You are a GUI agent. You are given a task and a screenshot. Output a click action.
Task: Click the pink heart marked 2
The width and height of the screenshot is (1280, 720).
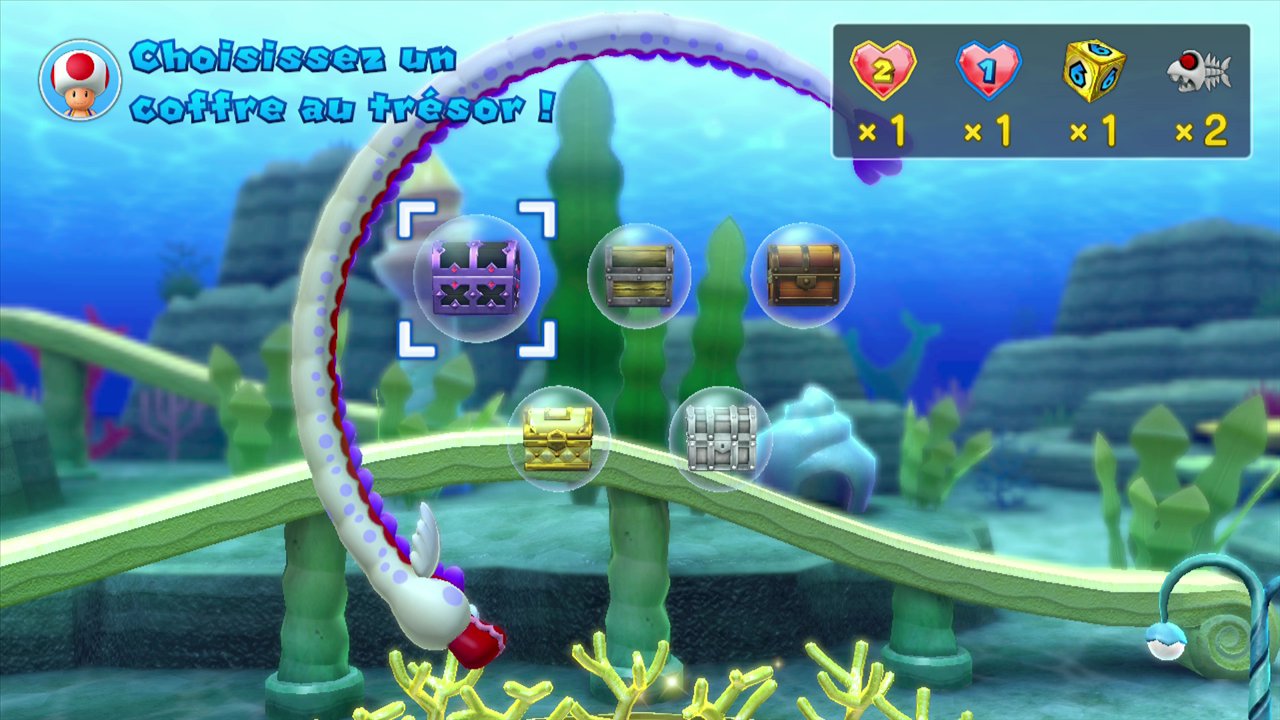(882, 70)
